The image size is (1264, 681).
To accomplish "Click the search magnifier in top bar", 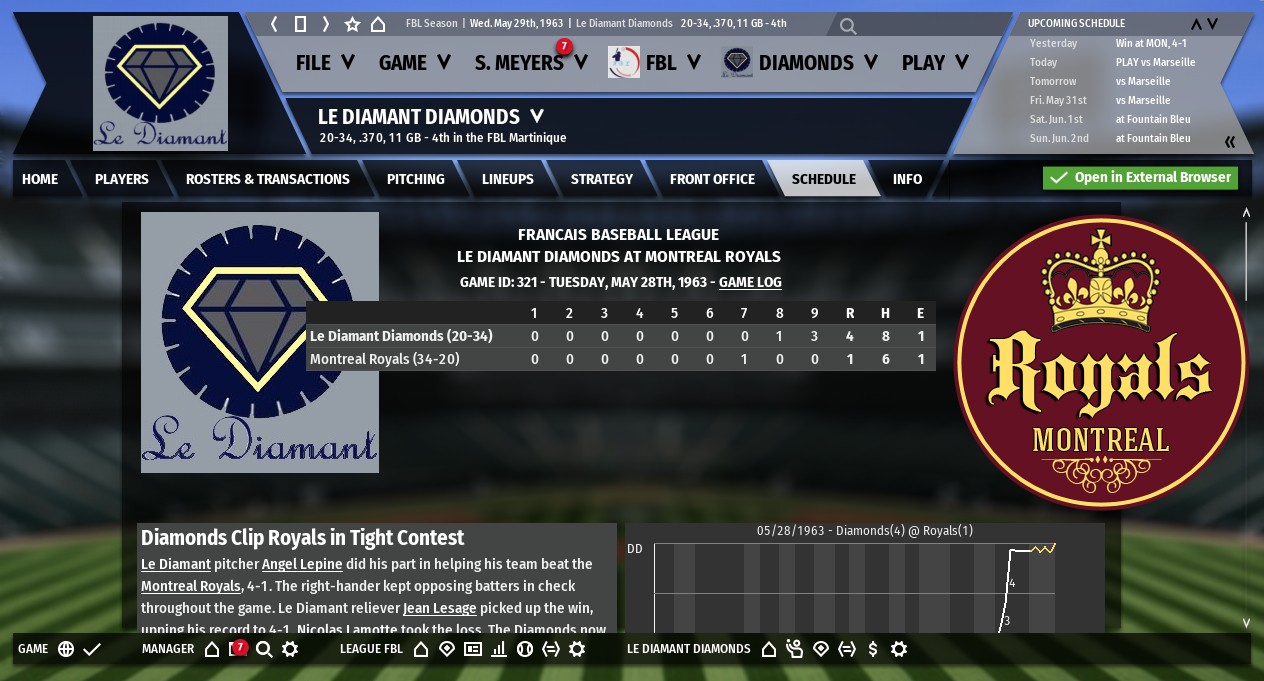I will 848,26.
